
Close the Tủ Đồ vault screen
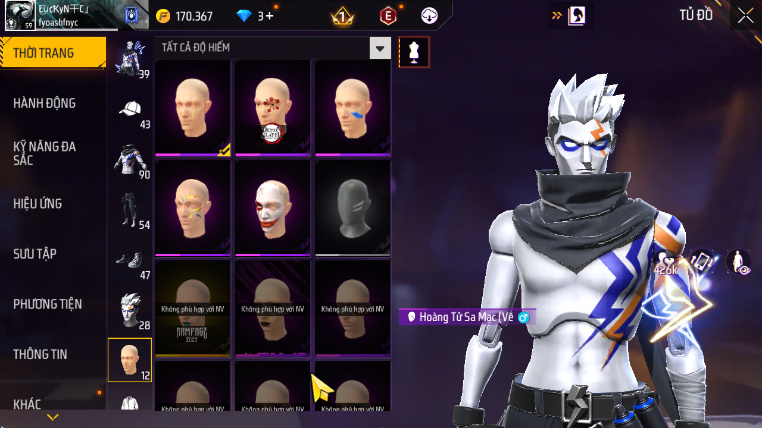click(x=745, y=15)
